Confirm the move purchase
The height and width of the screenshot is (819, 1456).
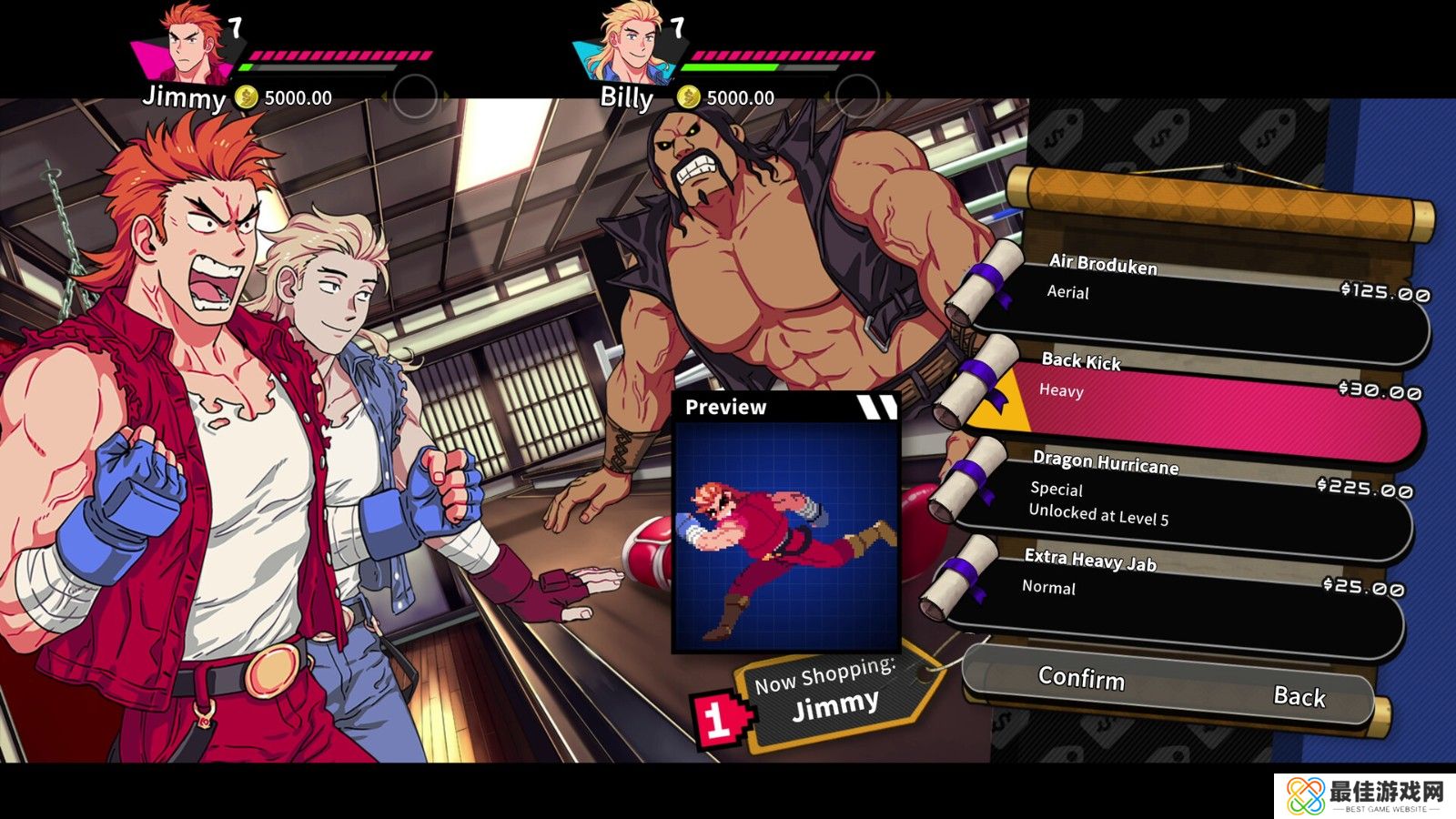(x=1081, y=679)
